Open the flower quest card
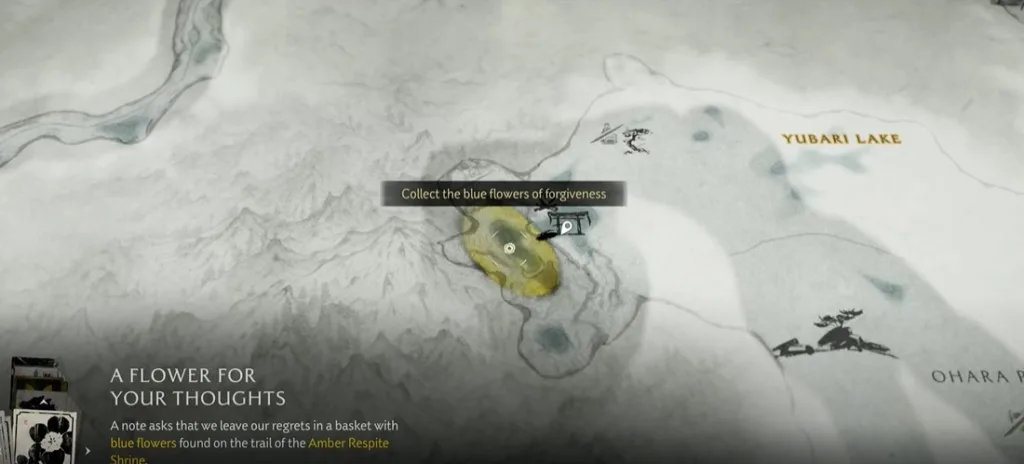The width and height of the screenshot is (1024, 464). (x=44, y=437)
